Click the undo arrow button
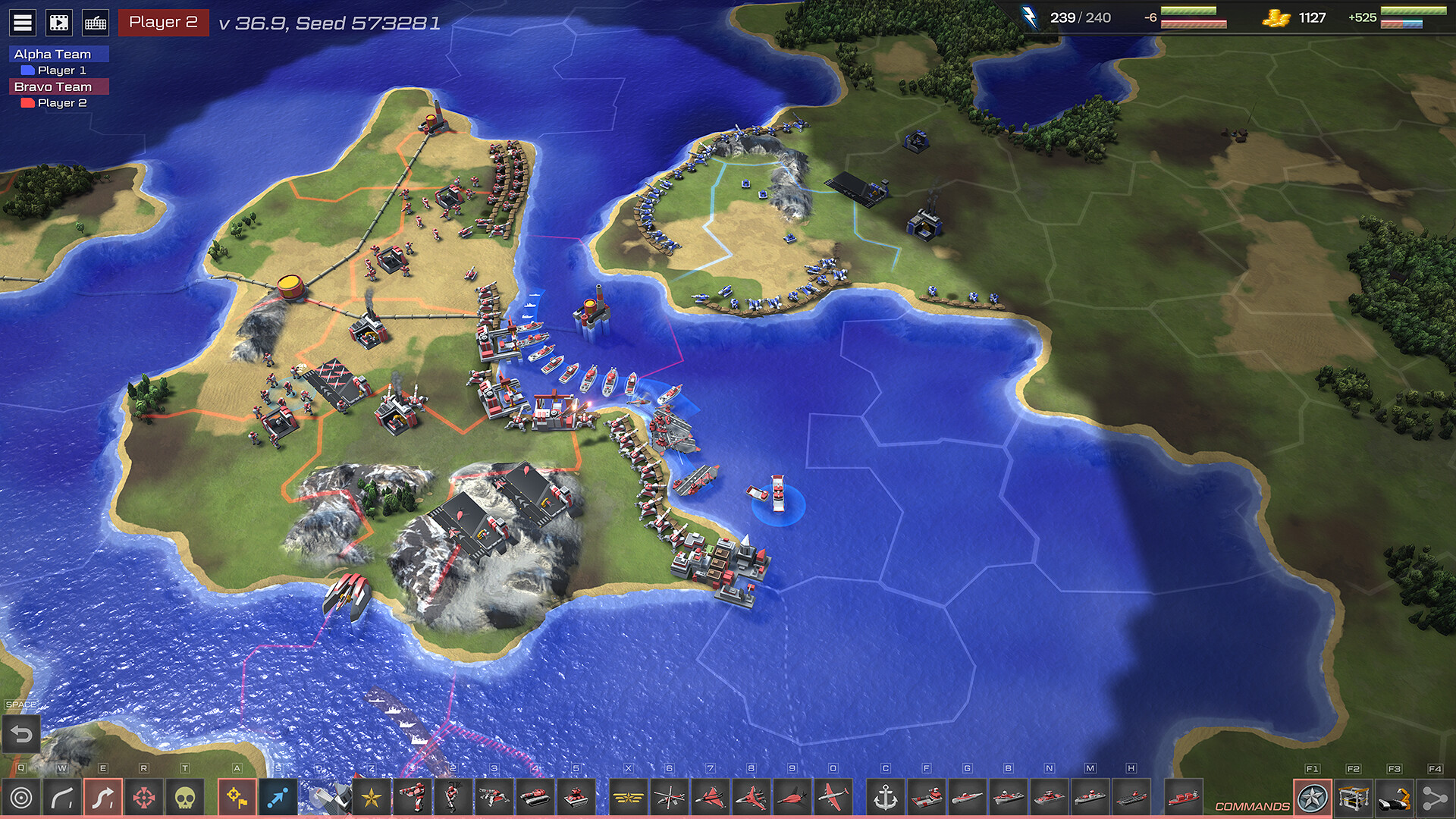1456x819 pixels. coord(21,734)
